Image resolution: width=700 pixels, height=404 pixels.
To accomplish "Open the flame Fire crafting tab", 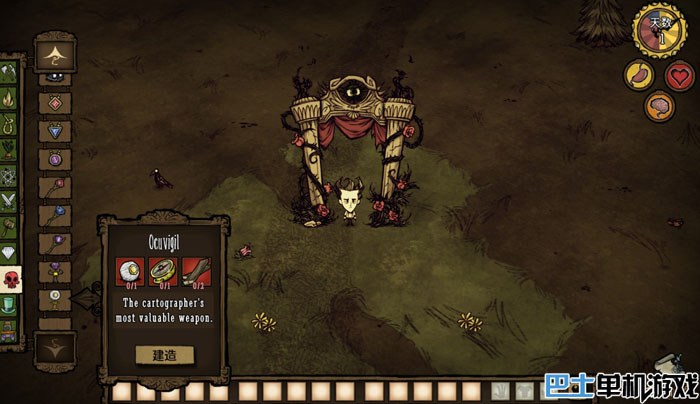I will pos(9,99).
